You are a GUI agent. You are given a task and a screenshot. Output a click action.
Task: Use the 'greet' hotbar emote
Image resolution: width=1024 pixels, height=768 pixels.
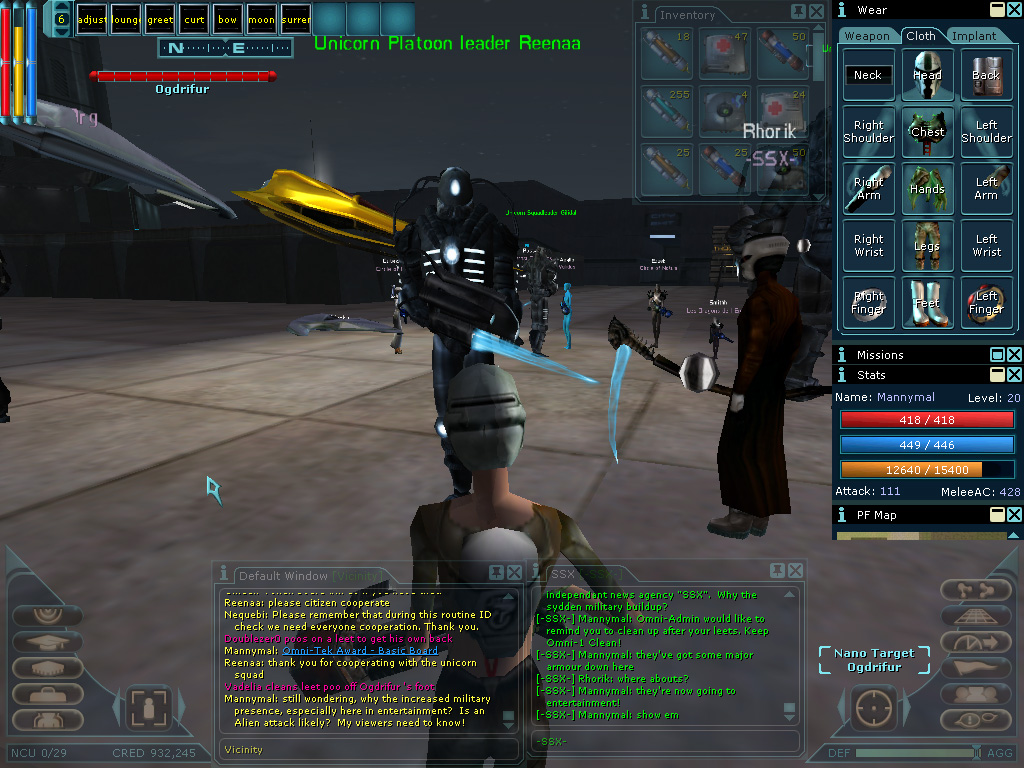click(160, 19)
